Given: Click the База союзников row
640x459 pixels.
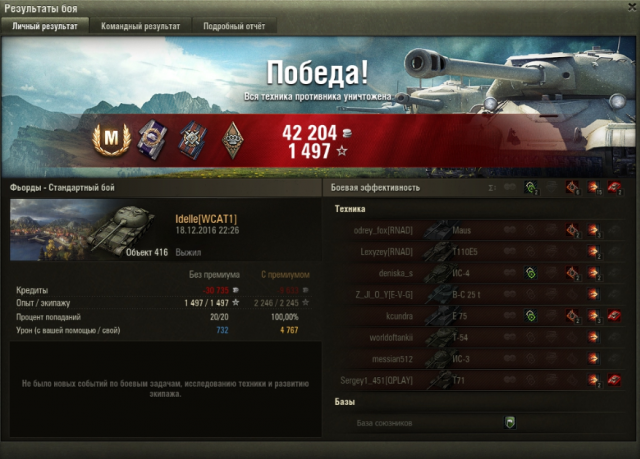Looking at the screenshot, I should [x=480, y=423].
